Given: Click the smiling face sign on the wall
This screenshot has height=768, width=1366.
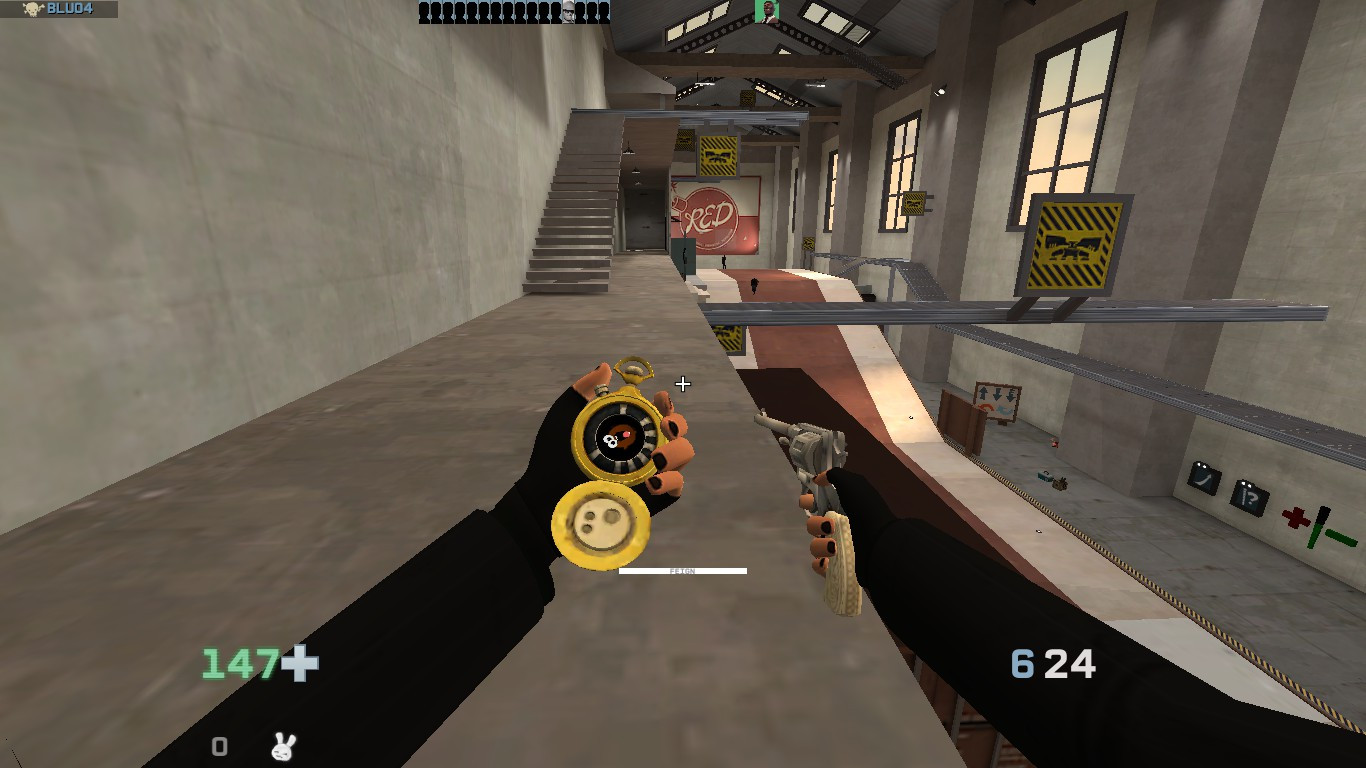Looking at the screenshot, I should [x=1206, y=478].
